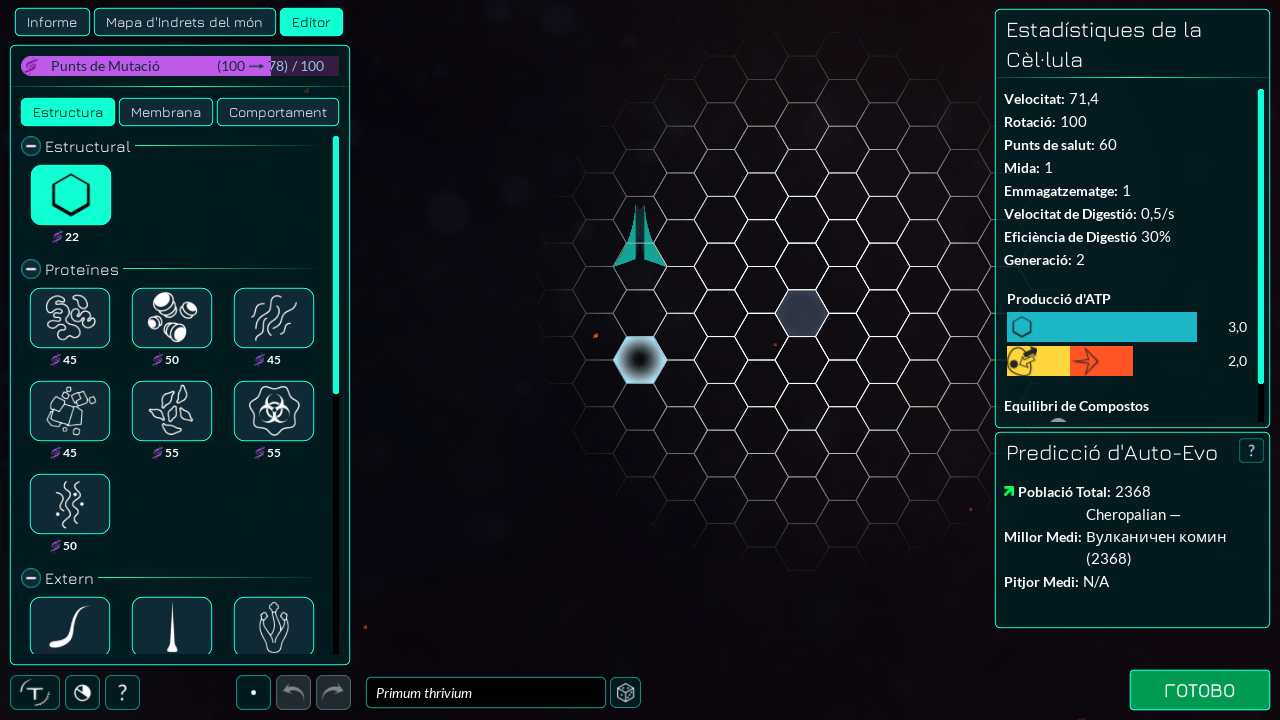Select the Pilus spike part
This screenshot has height=720, width=1280.
(172, 625)
